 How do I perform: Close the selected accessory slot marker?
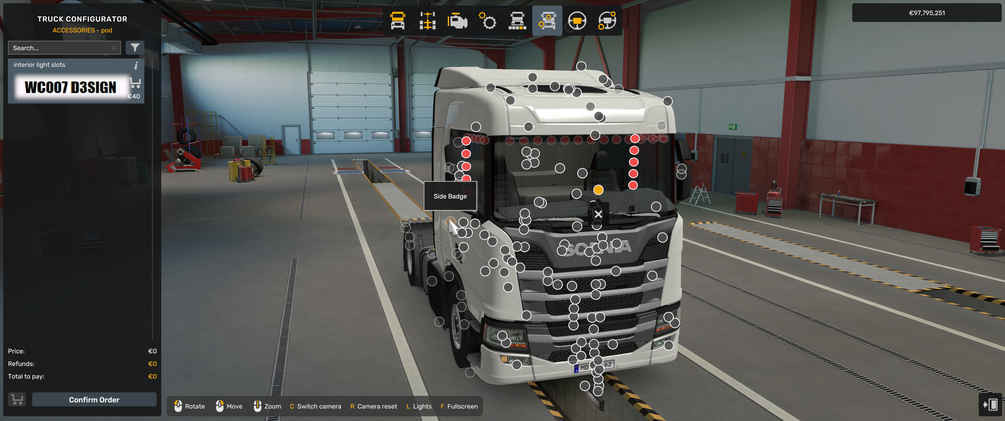598,214
